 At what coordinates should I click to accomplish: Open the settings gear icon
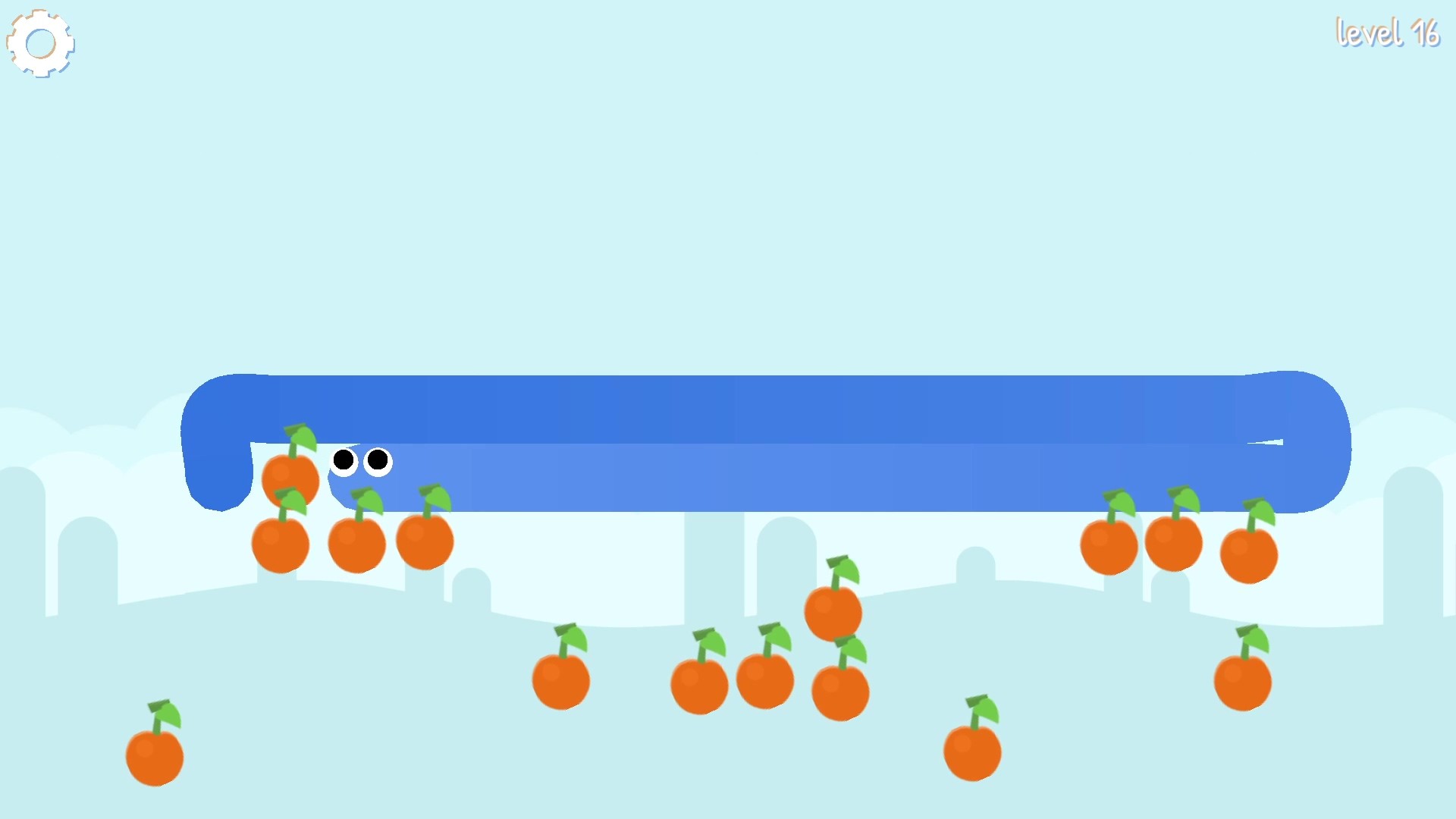(x=40, y=42)
